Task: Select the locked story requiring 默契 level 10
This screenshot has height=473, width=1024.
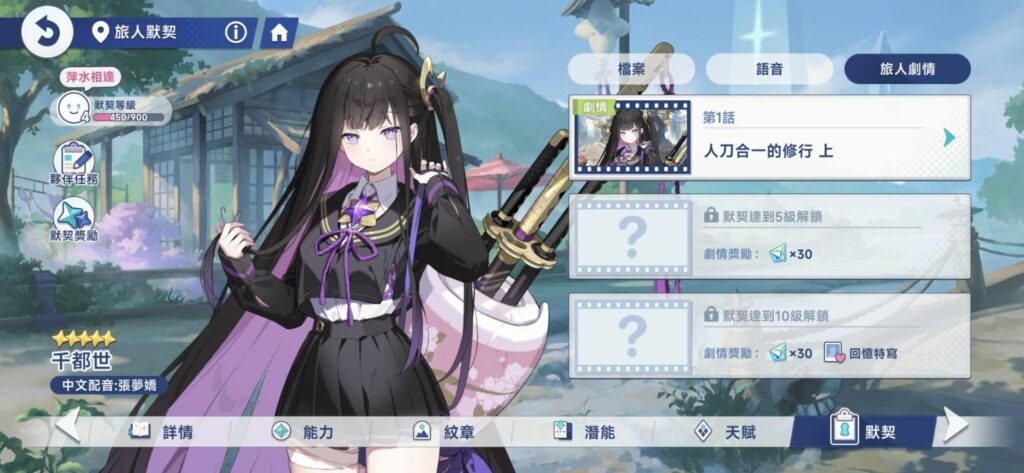Action: click(x=769, y=335)
